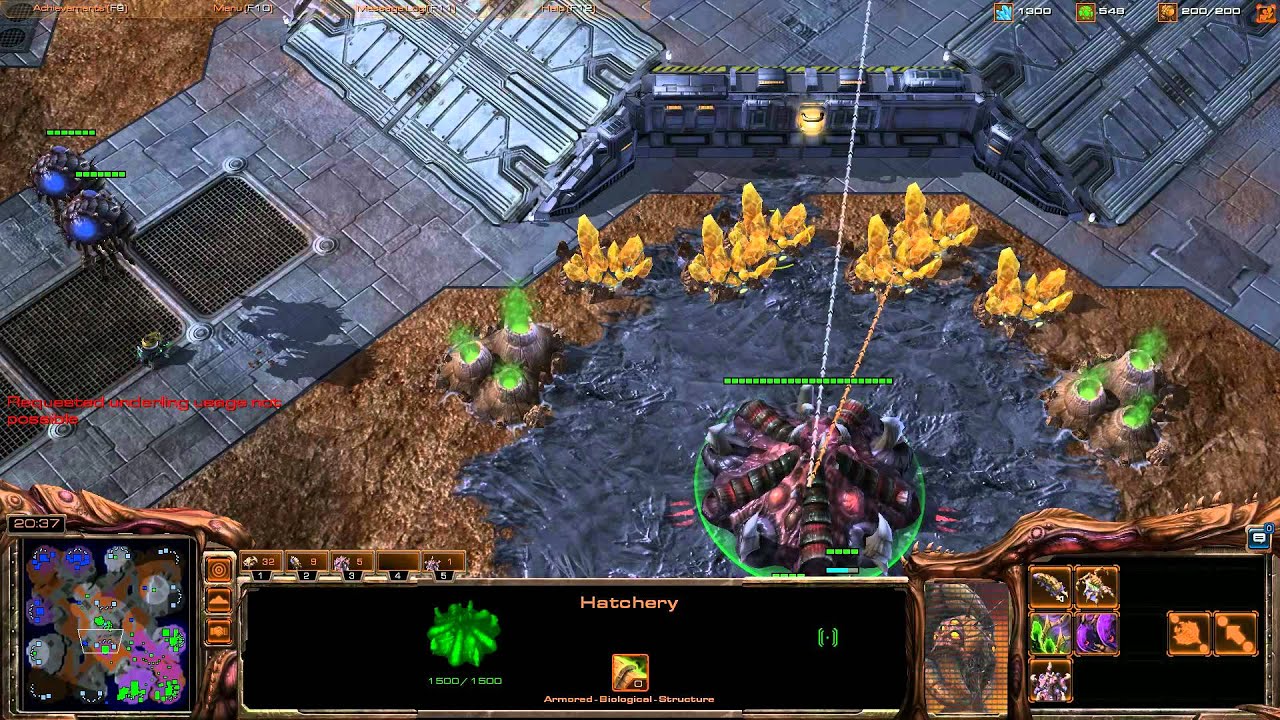
Task: Select control group 3 with 5 units
Action: coord(352,563)
